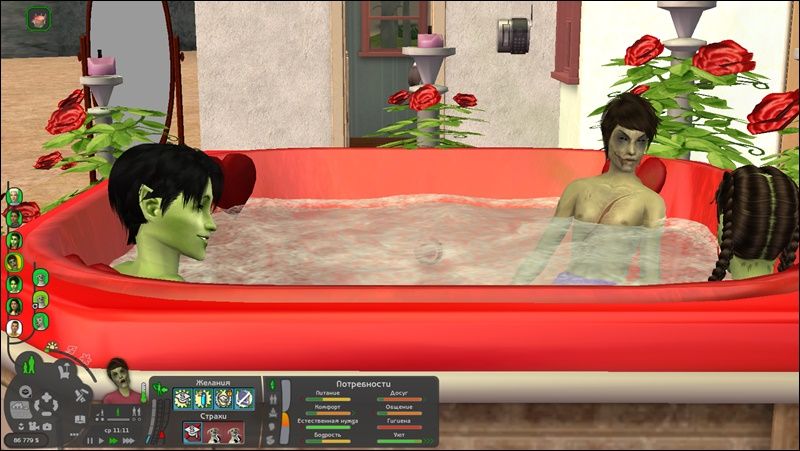This screenshot has height=451, width=800.
Task: Select the white-framed Sim portrait in the family list
Action: click(14, 327)
